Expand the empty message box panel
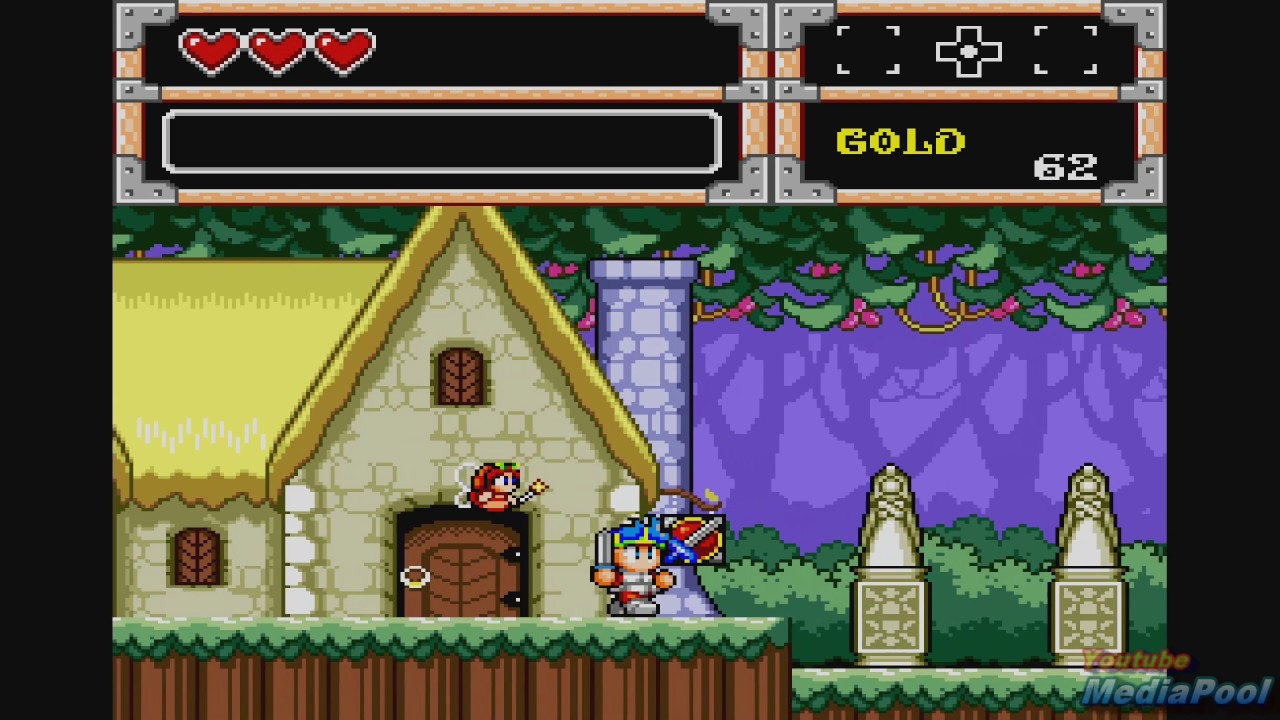This screenshot has height=720, width=1280. tap(443, 142)
